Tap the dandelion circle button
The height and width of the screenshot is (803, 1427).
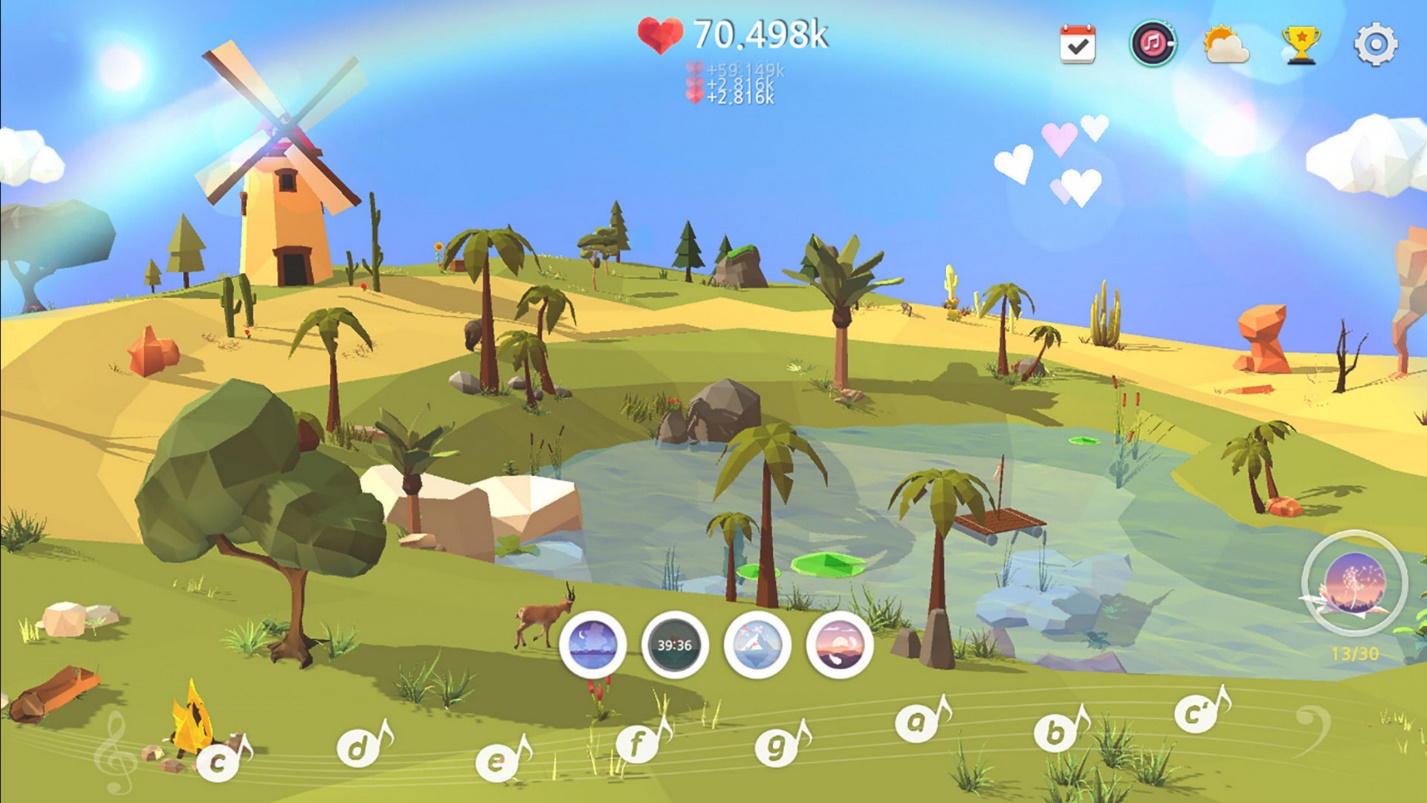pos(1355,583)
